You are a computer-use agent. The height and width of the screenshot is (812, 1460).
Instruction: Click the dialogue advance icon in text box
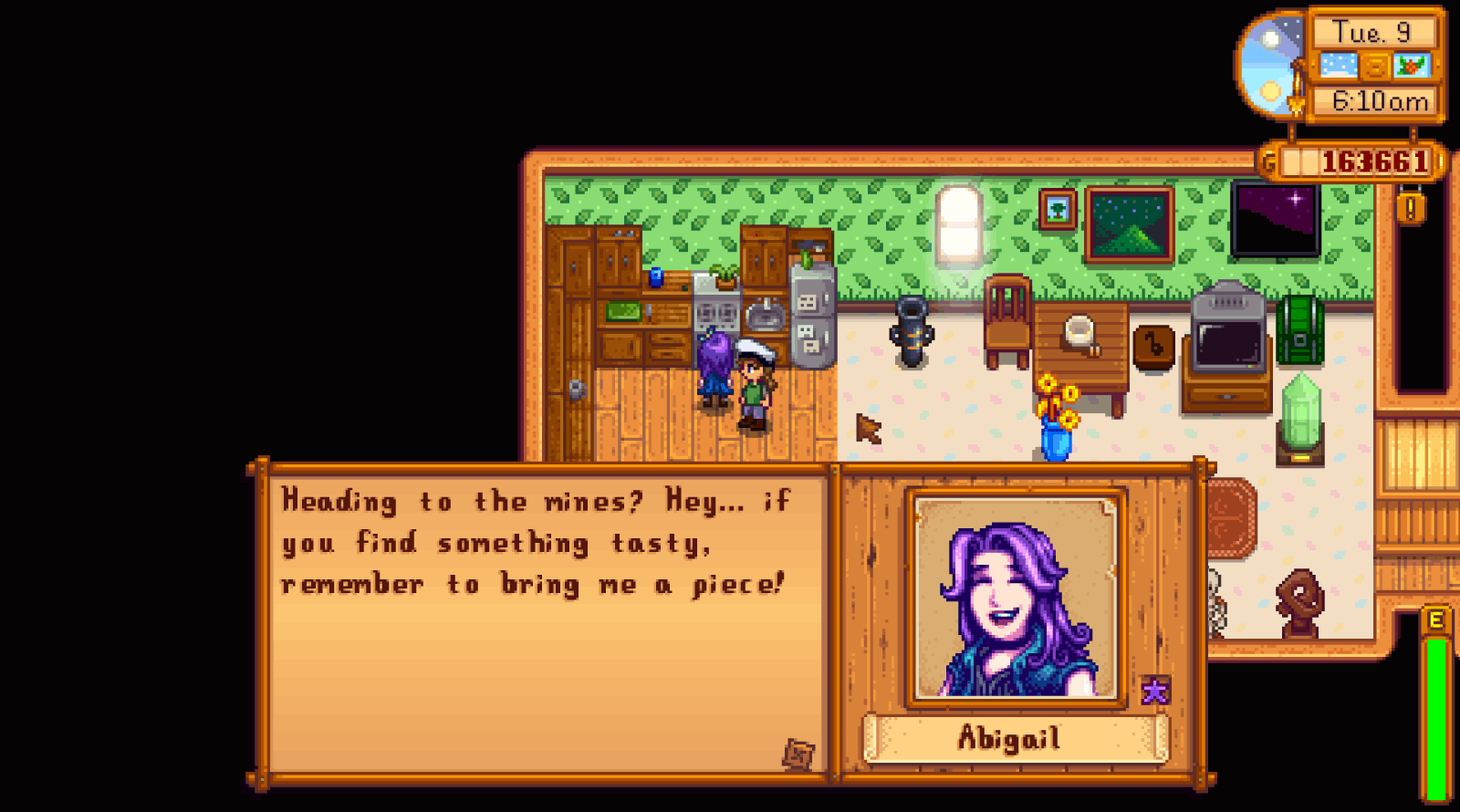[798, 754]
